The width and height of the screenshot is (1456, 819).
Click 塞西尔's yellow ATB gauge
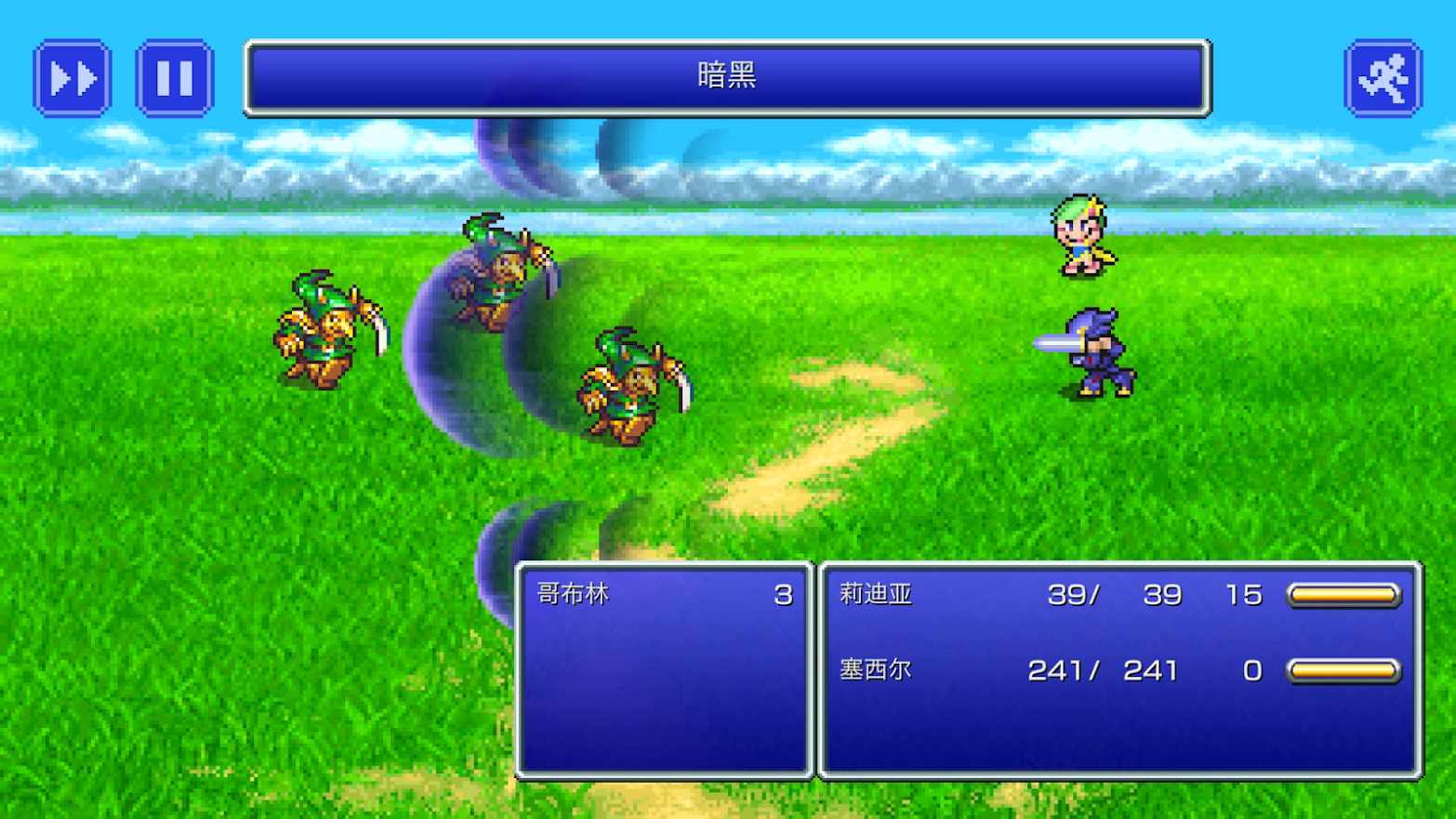coord(1343,669)
